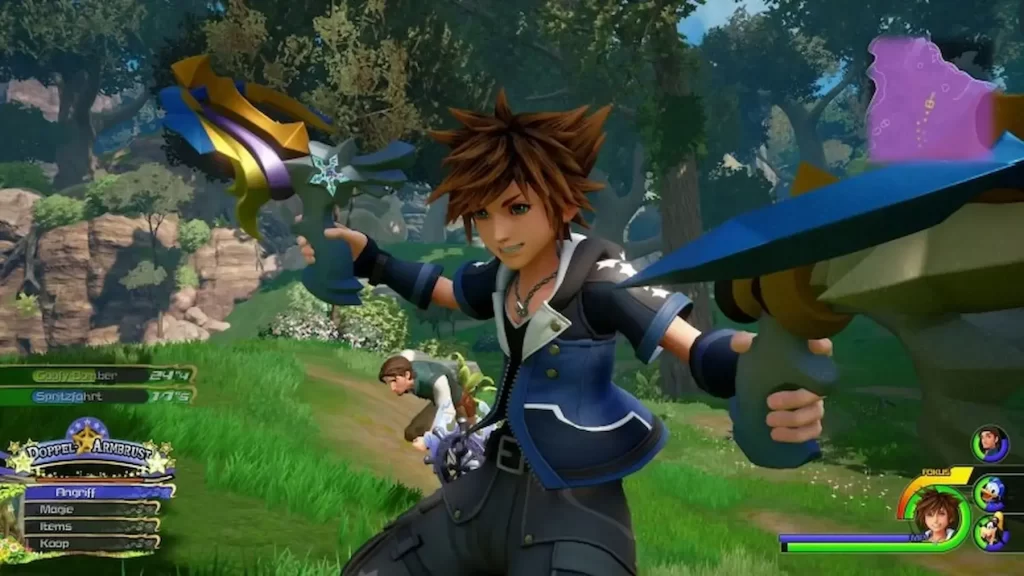The height and width of the screenshot is (576, 1024).
Task: Select Donald's party portrait
Action: click(x=990, y=492)
